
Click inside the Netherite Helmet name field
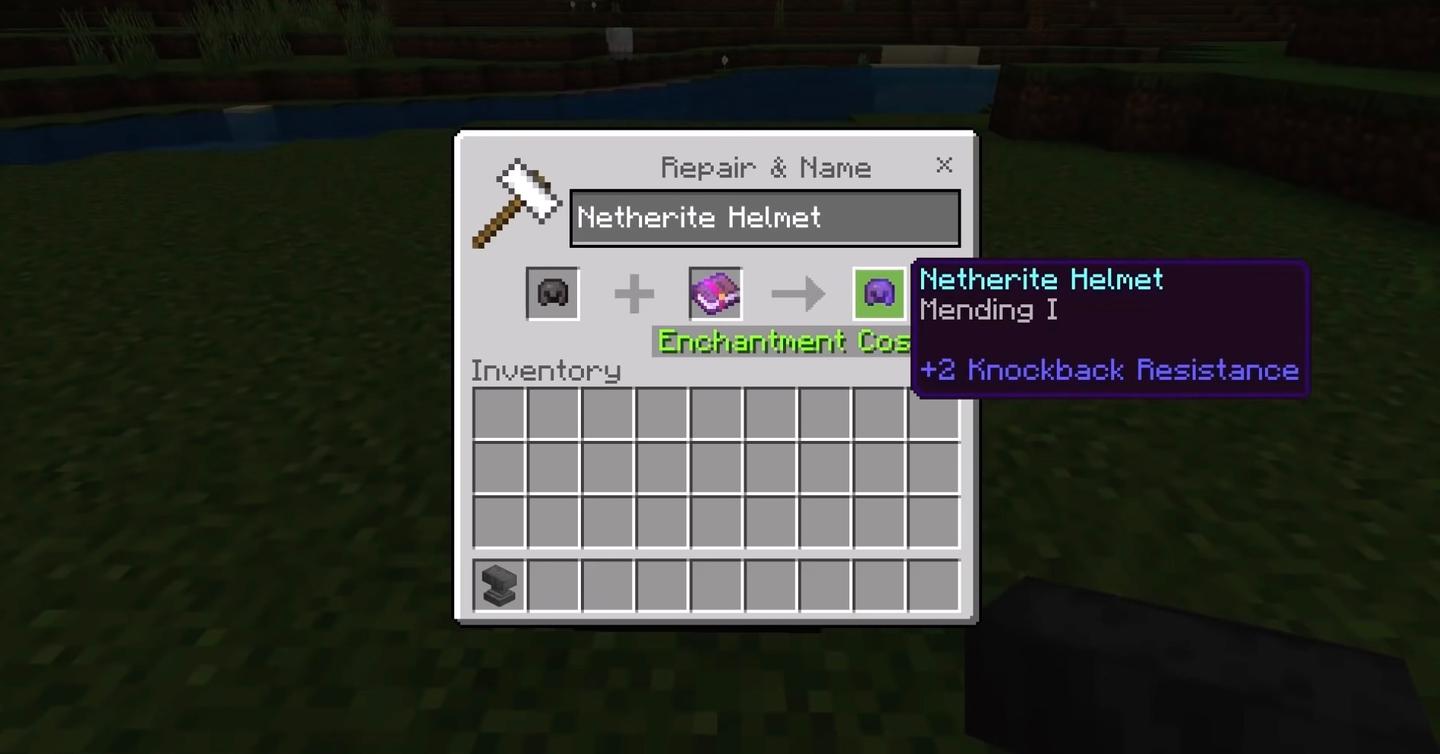(x=765, y=217)
